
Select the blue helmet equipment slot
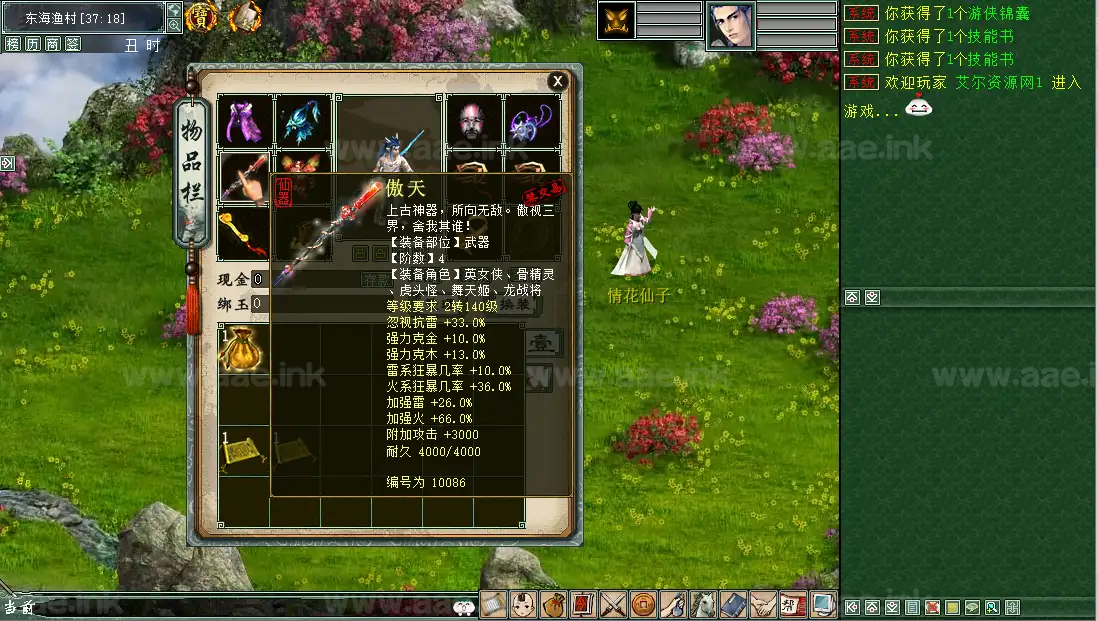click(302, 122)
